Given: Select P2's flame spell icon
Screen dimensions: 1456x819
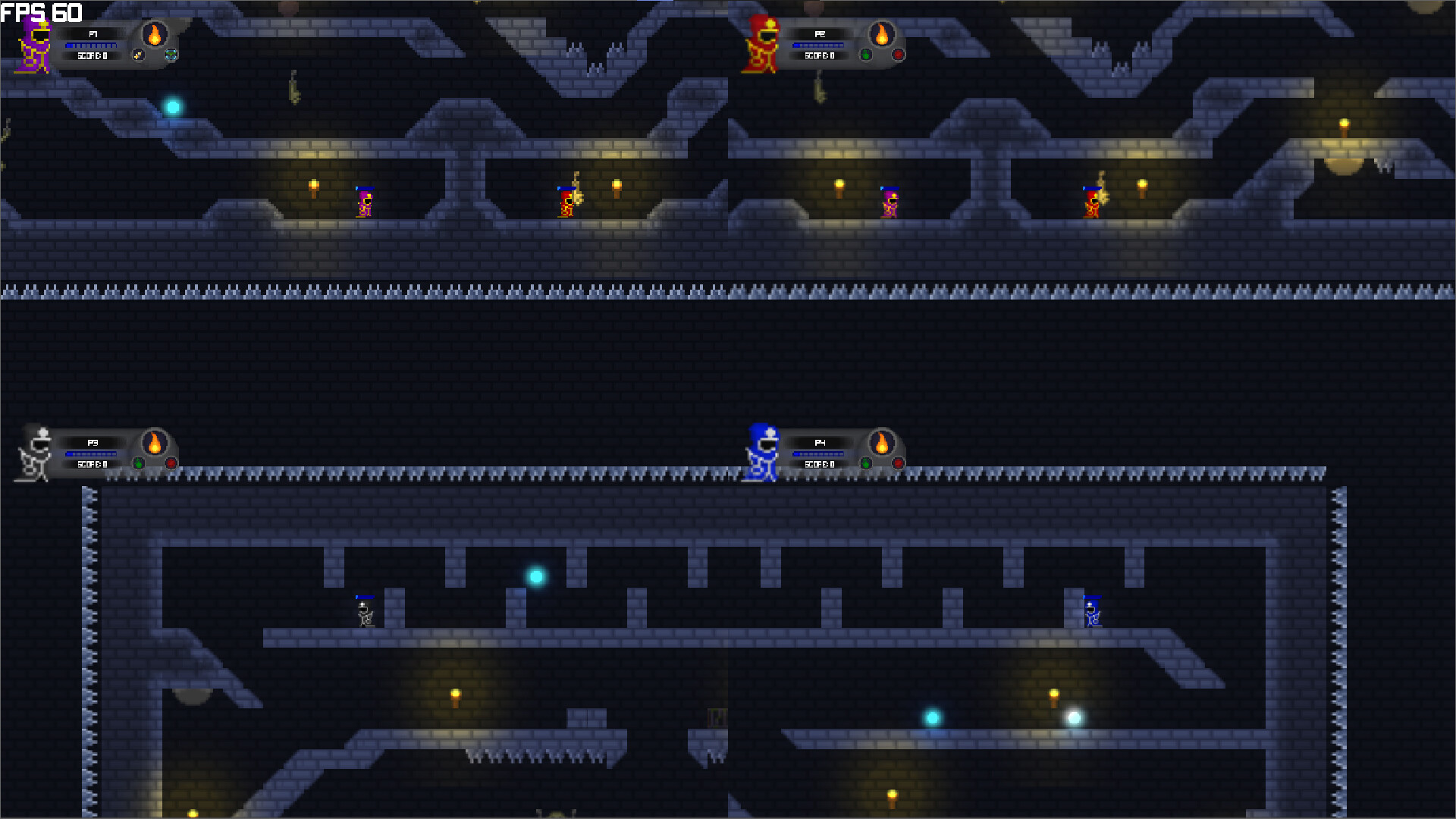Looking at the screenshot, I should [881, 34].
